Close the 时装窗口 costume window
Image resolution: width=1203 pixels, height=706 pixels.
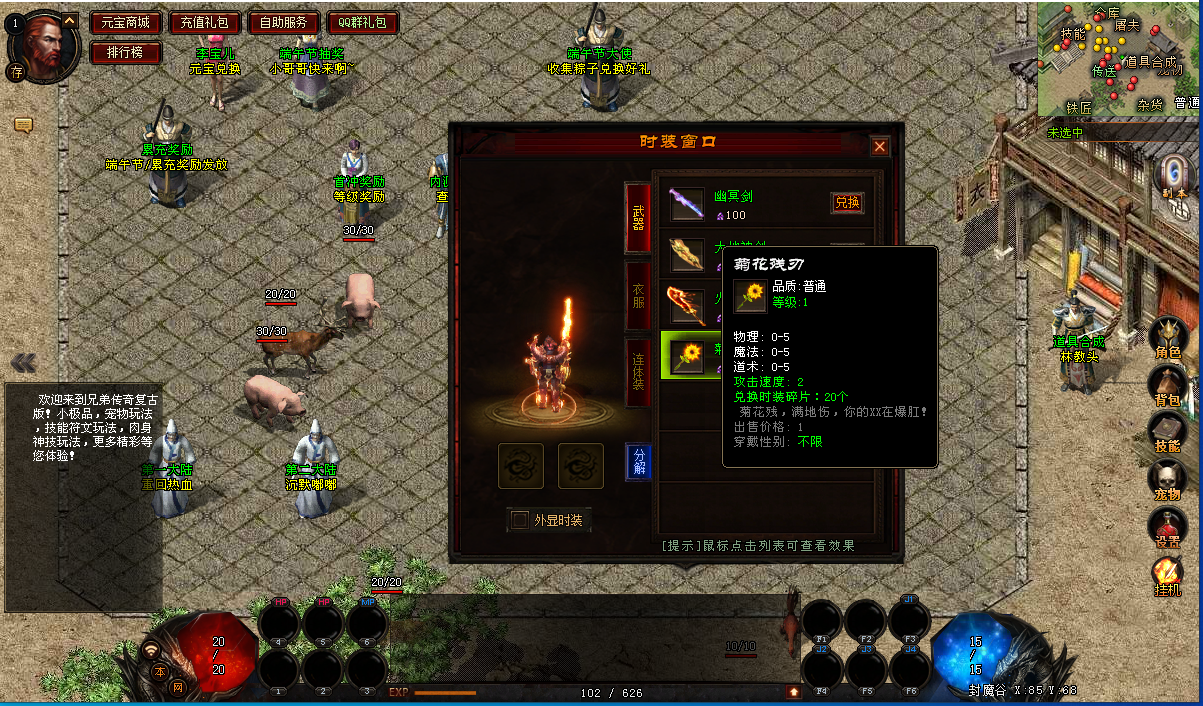[880, 147]
